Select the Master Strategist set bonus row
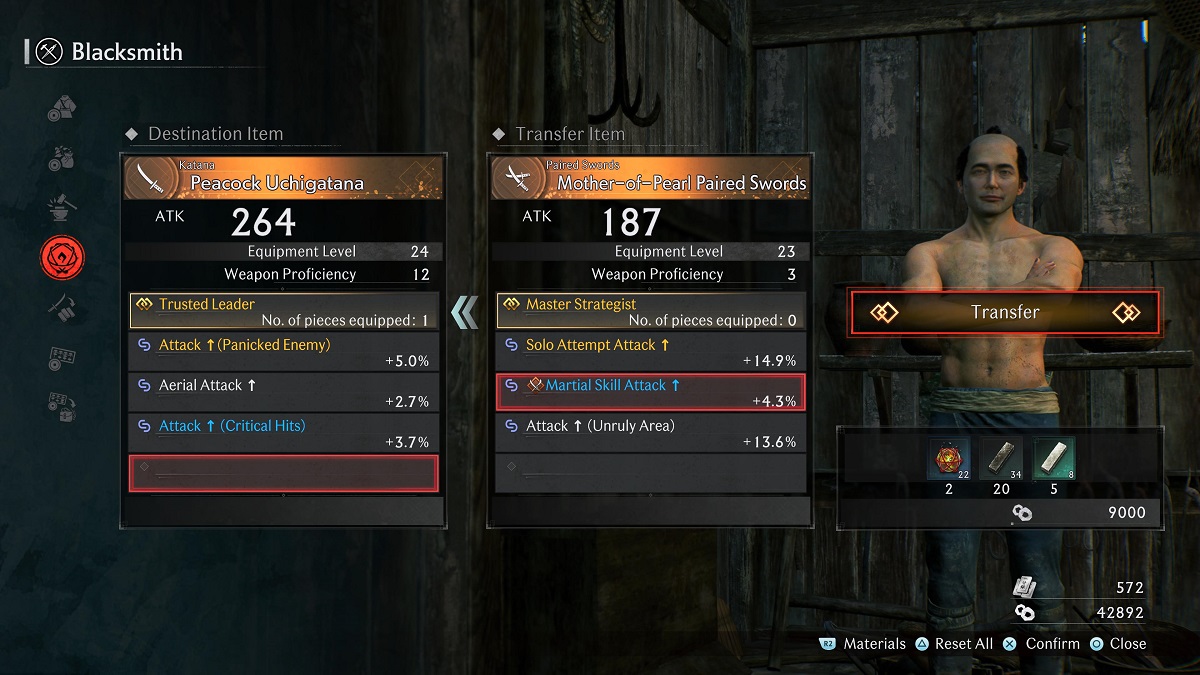Viewport: 1200px width, 675px height. (x=650, y=311)
